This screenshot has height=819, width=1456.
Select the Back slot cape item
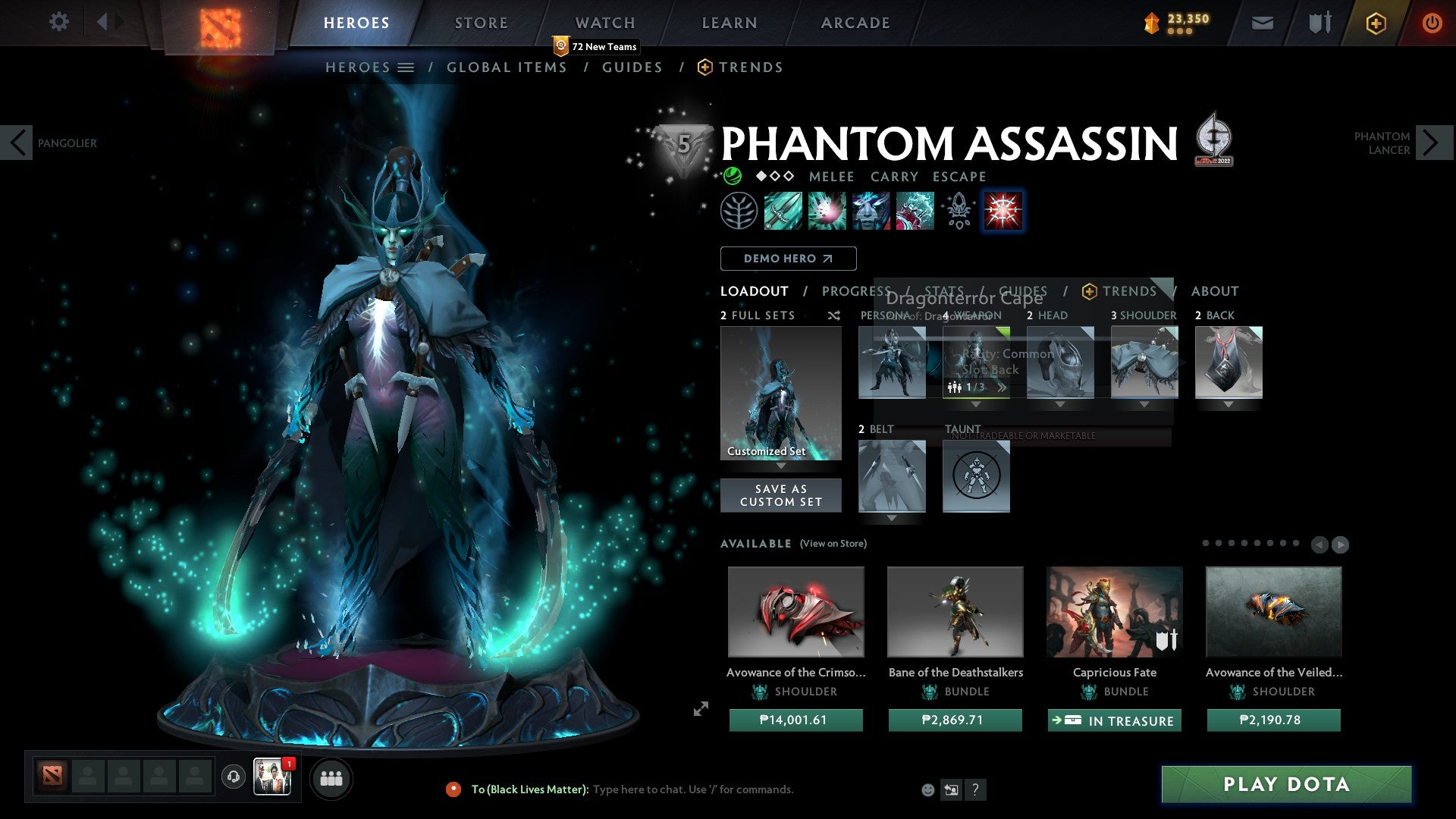click(x=1228, y=362)
